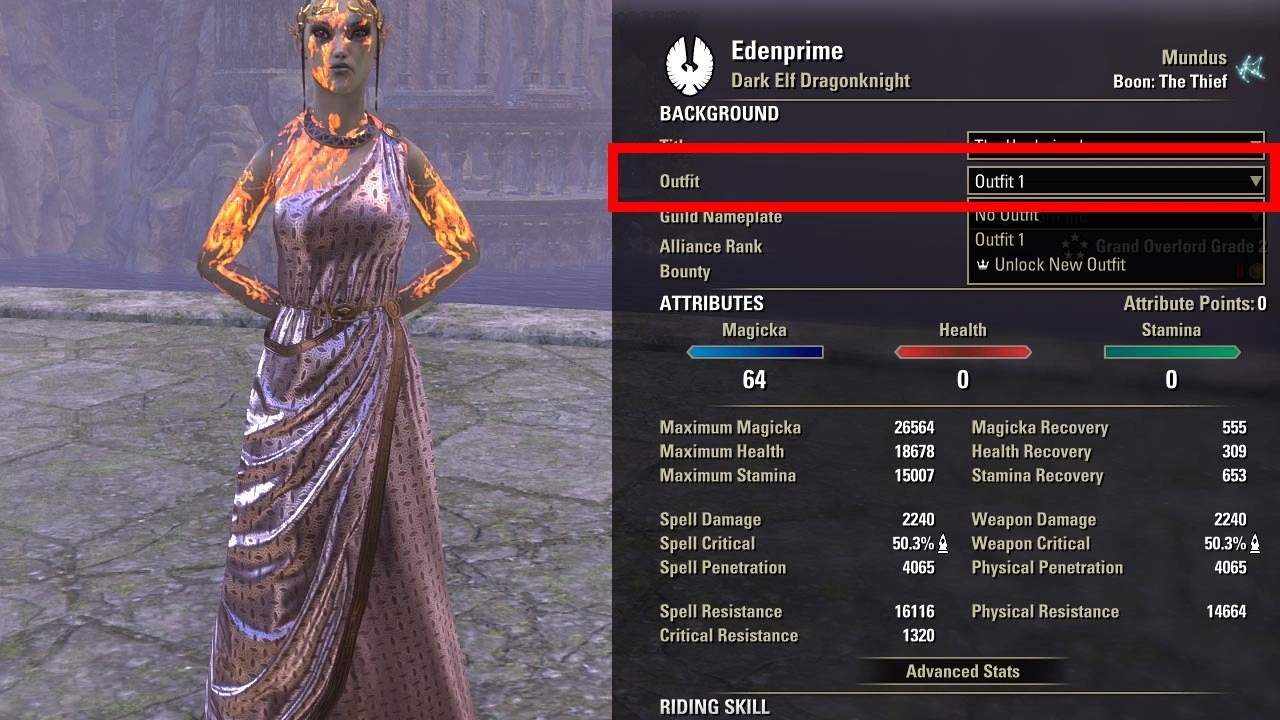Screen dimensions: 1280x720
Task: Open the Outfit dropdown selector
Action: (1115, 181)
